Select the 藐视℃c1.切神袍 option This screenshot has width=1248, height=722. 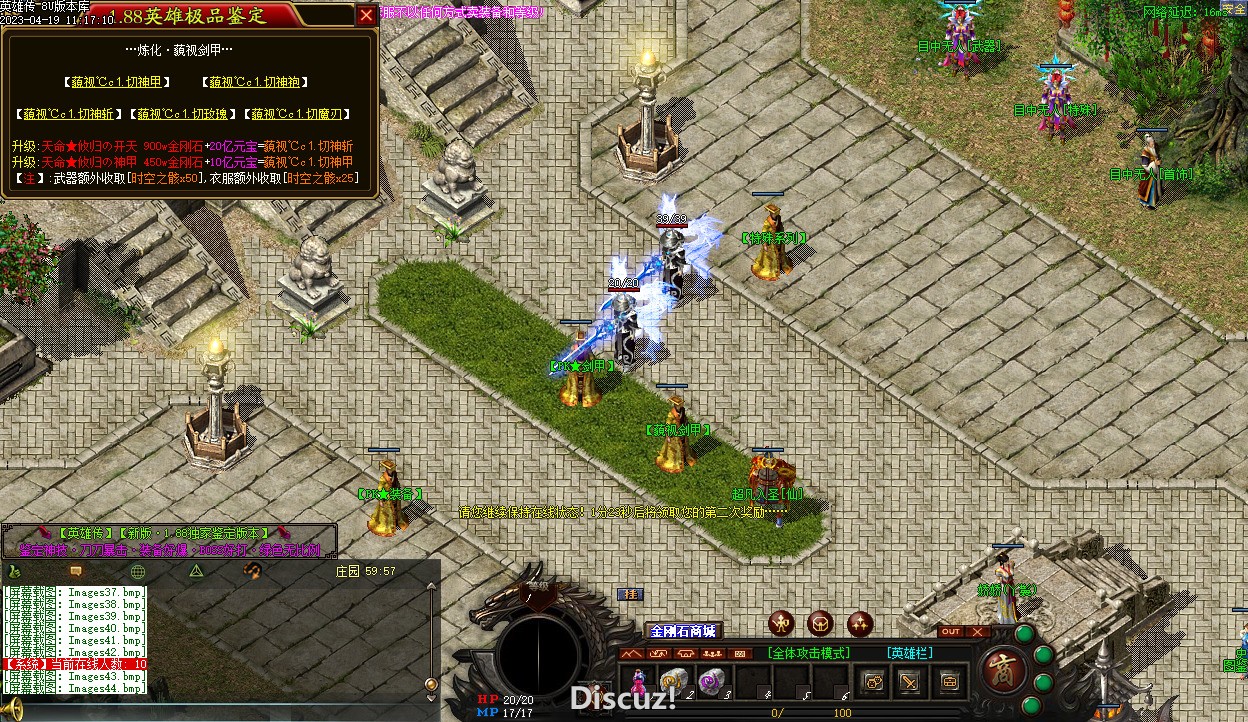click(x=254, y=82)
